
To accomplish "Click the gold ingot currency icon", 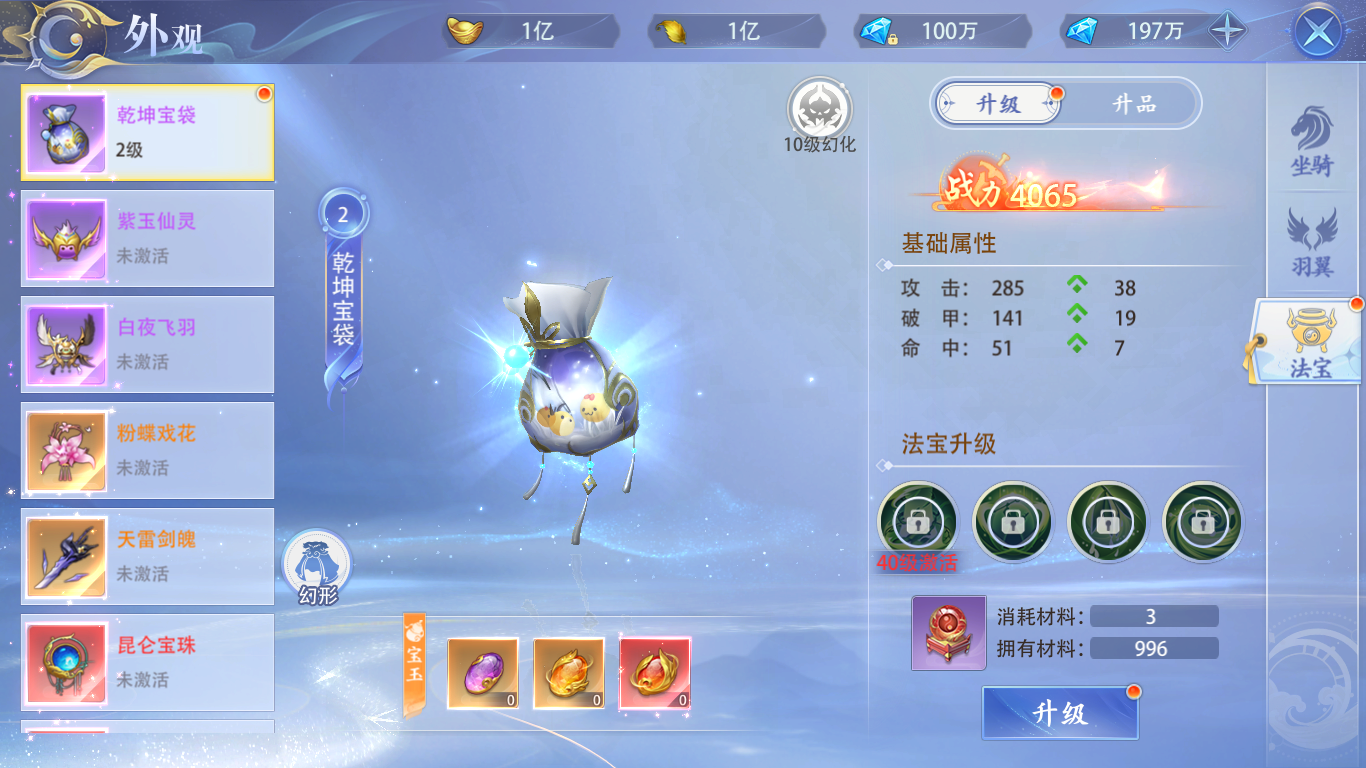I will point(468,30).
